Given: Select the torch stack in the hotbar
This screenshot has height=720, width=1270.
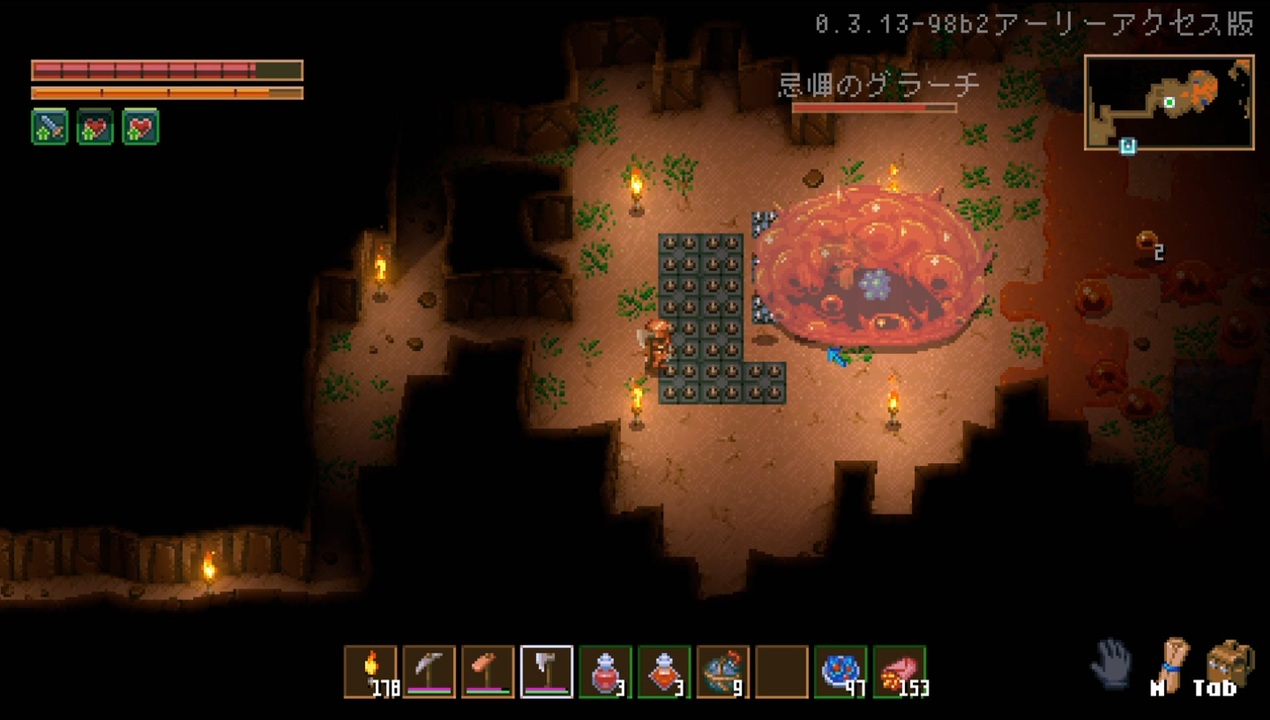Looking at the screenshot, I should [x=371, y=671].
